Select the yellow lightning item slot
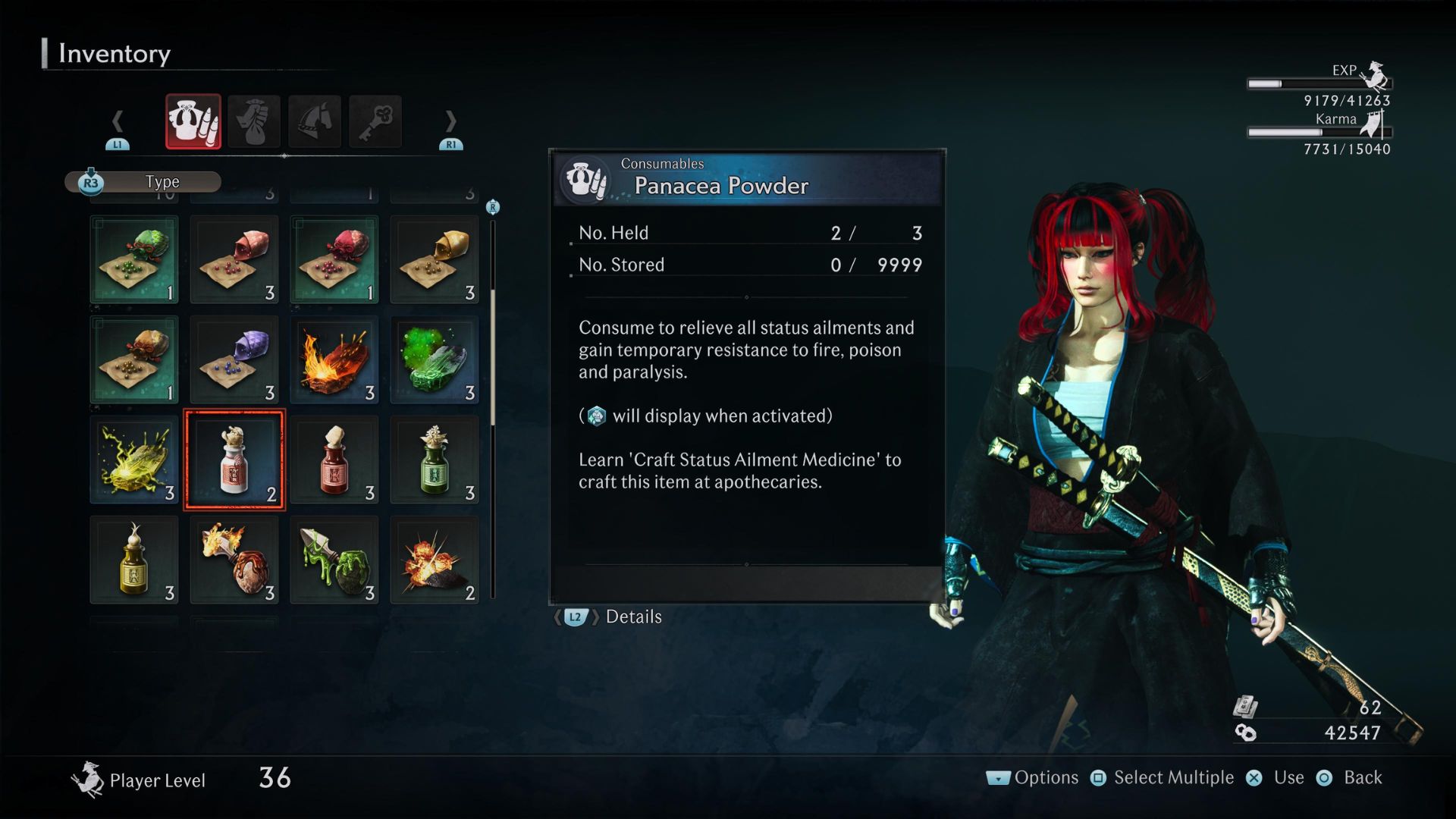Screen dimensions: 1456x819 (x=134, y=460)
